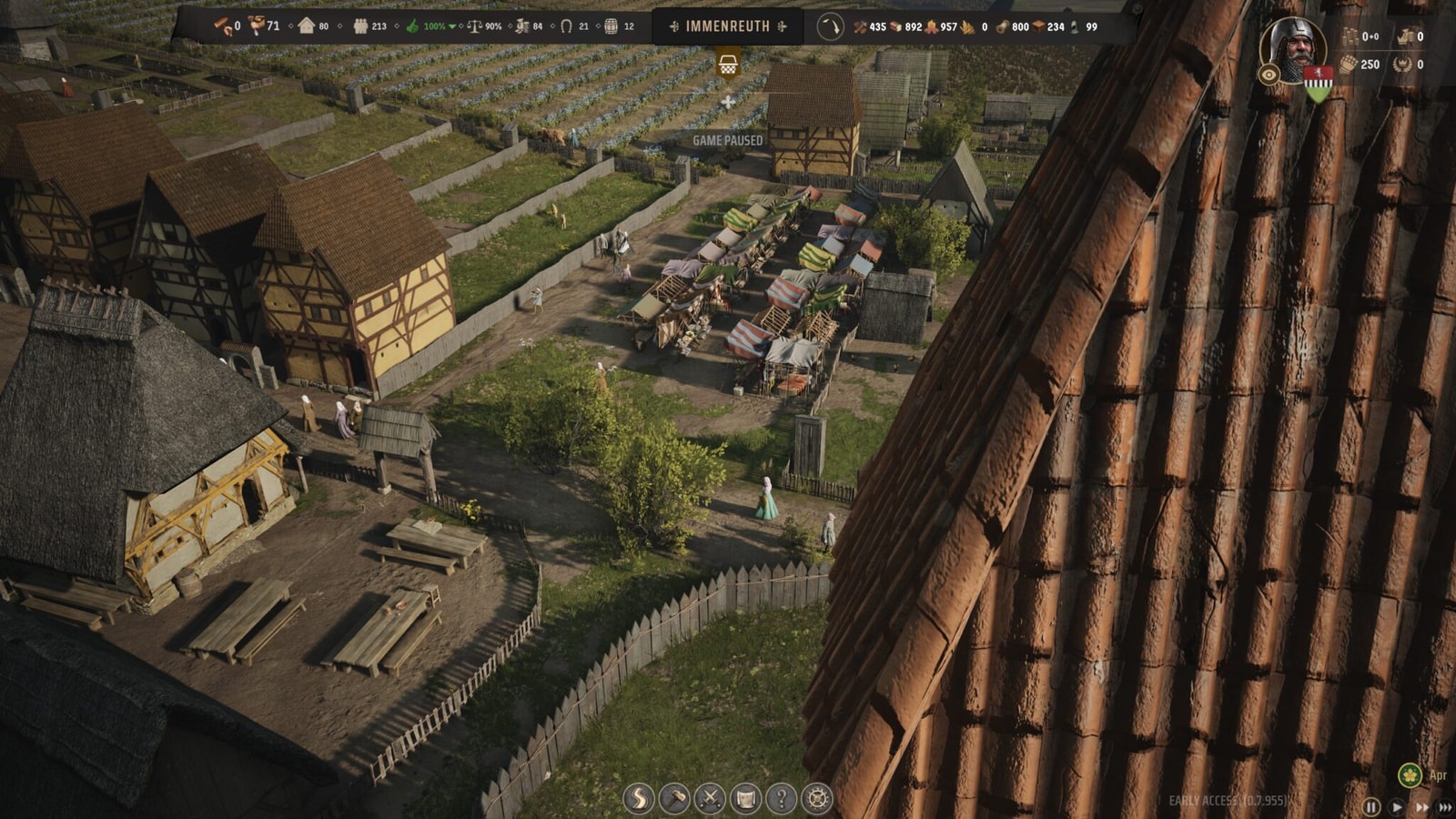Click the red and green coat of arms
This screenshot has height=819, width=1456.
[1317, 83]
